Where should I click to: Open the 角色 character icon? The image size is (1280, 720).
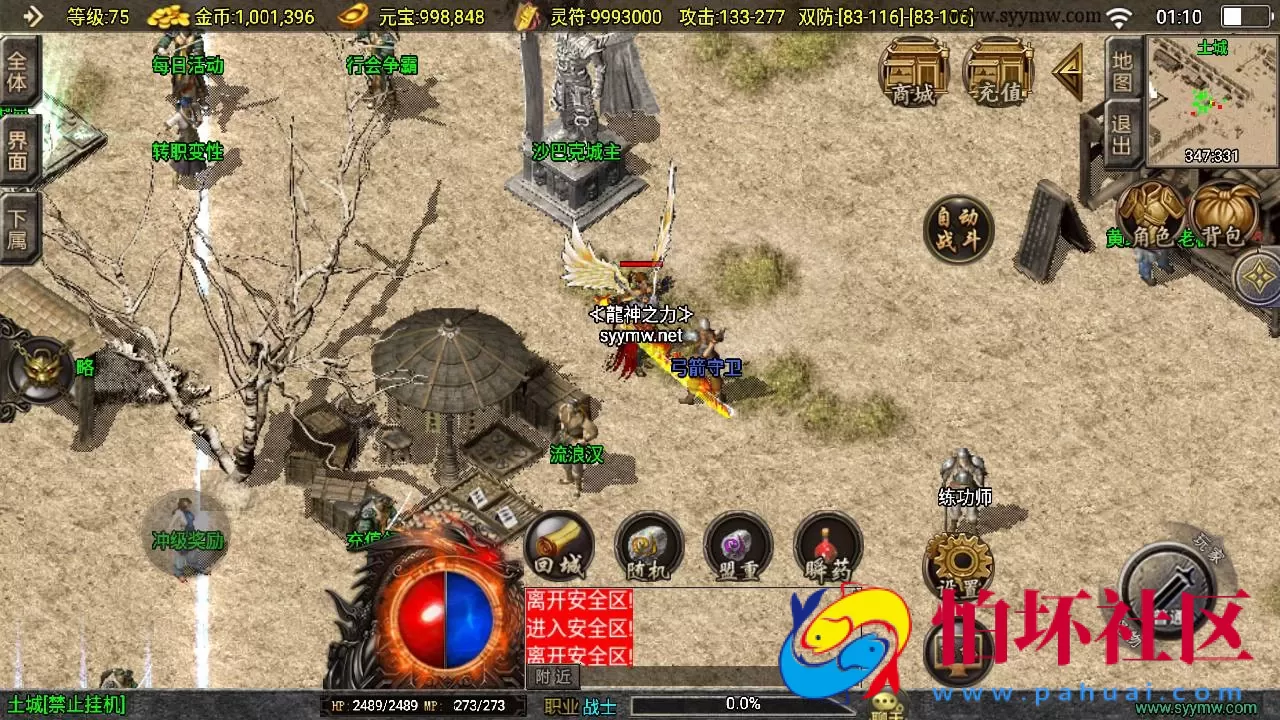pos(1150,215)
